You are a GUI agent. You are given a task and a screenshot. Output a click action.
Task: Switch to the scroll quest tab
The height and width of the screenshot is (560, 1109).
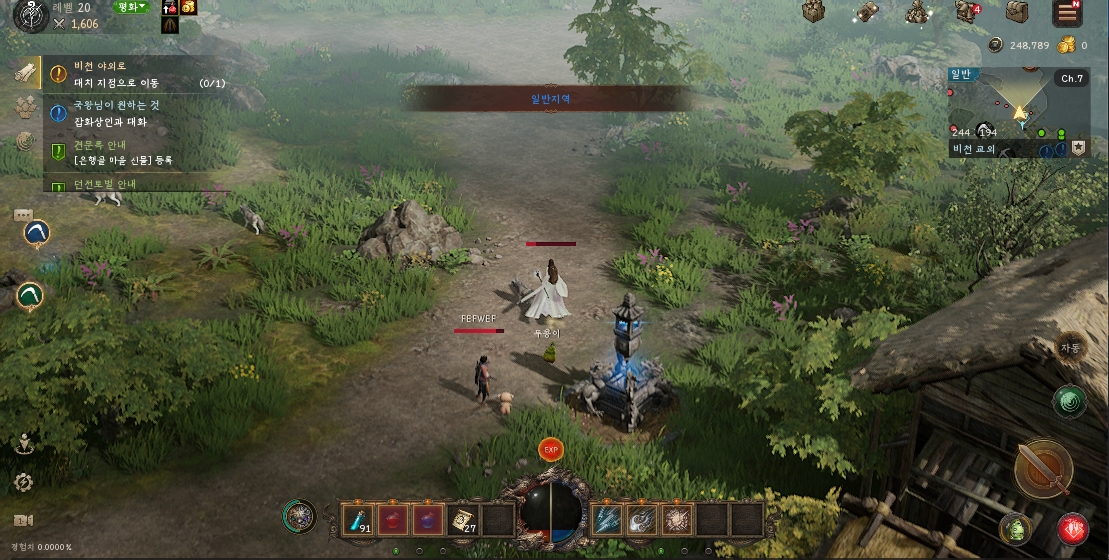point(25,71)
